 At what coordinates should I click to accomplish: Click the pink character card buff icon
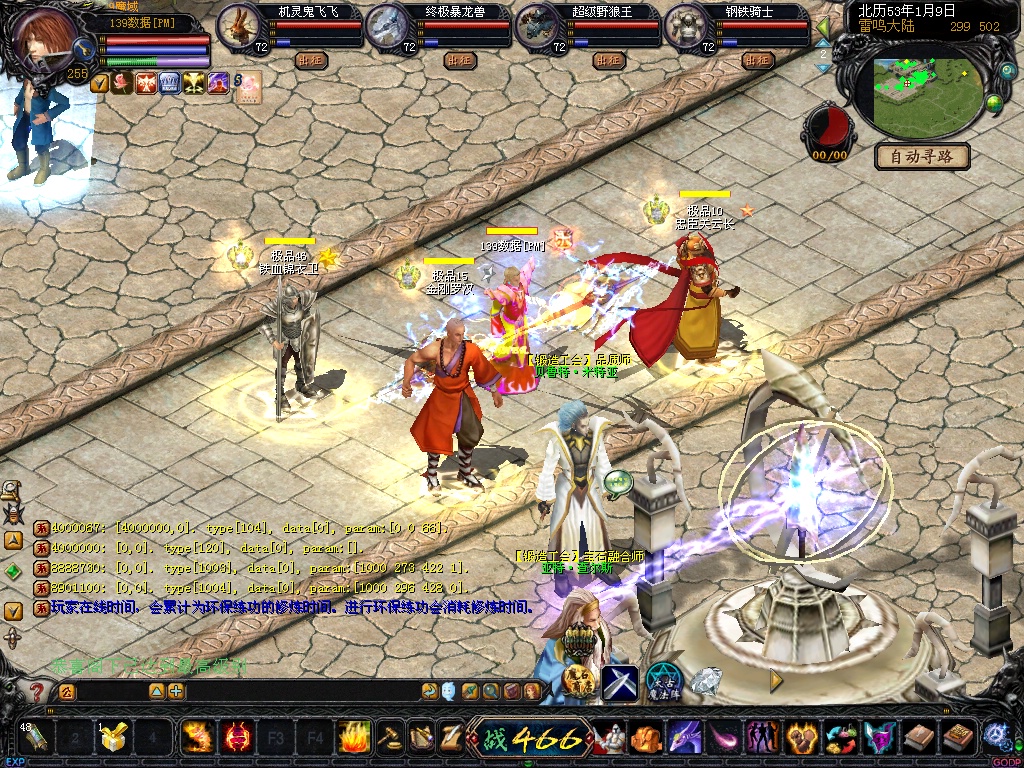(x=249, y=83)
